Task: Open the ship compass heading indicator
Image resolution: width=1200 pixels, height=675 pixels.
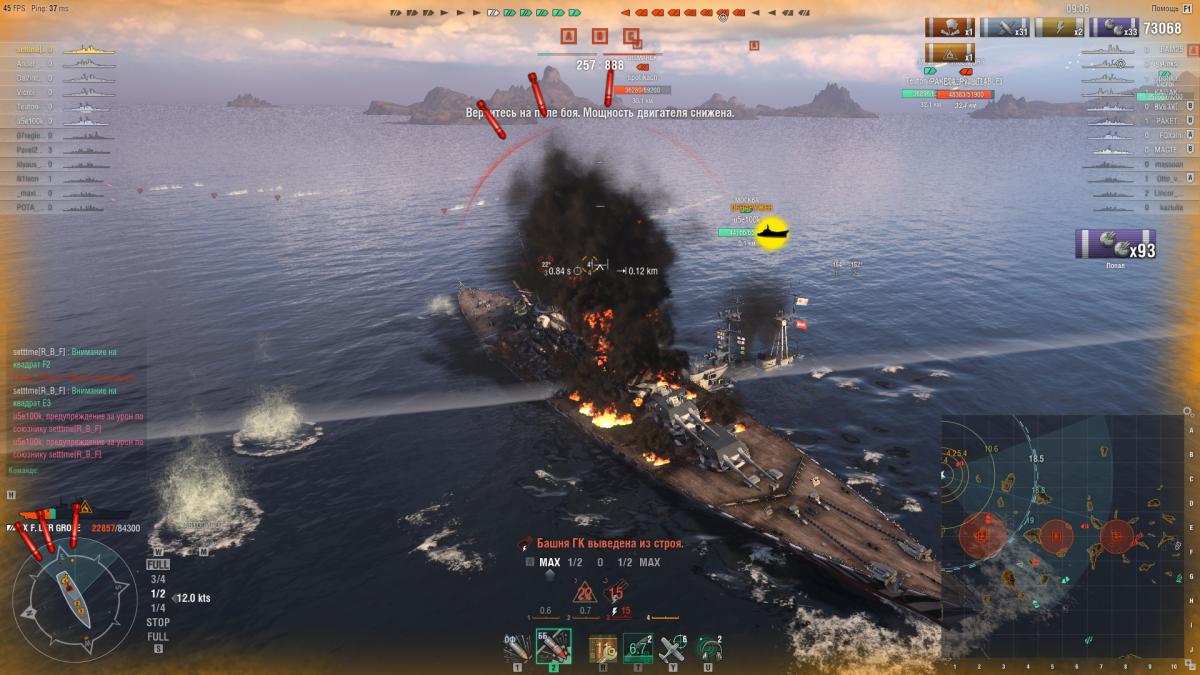Action: (x=75, y=597)
